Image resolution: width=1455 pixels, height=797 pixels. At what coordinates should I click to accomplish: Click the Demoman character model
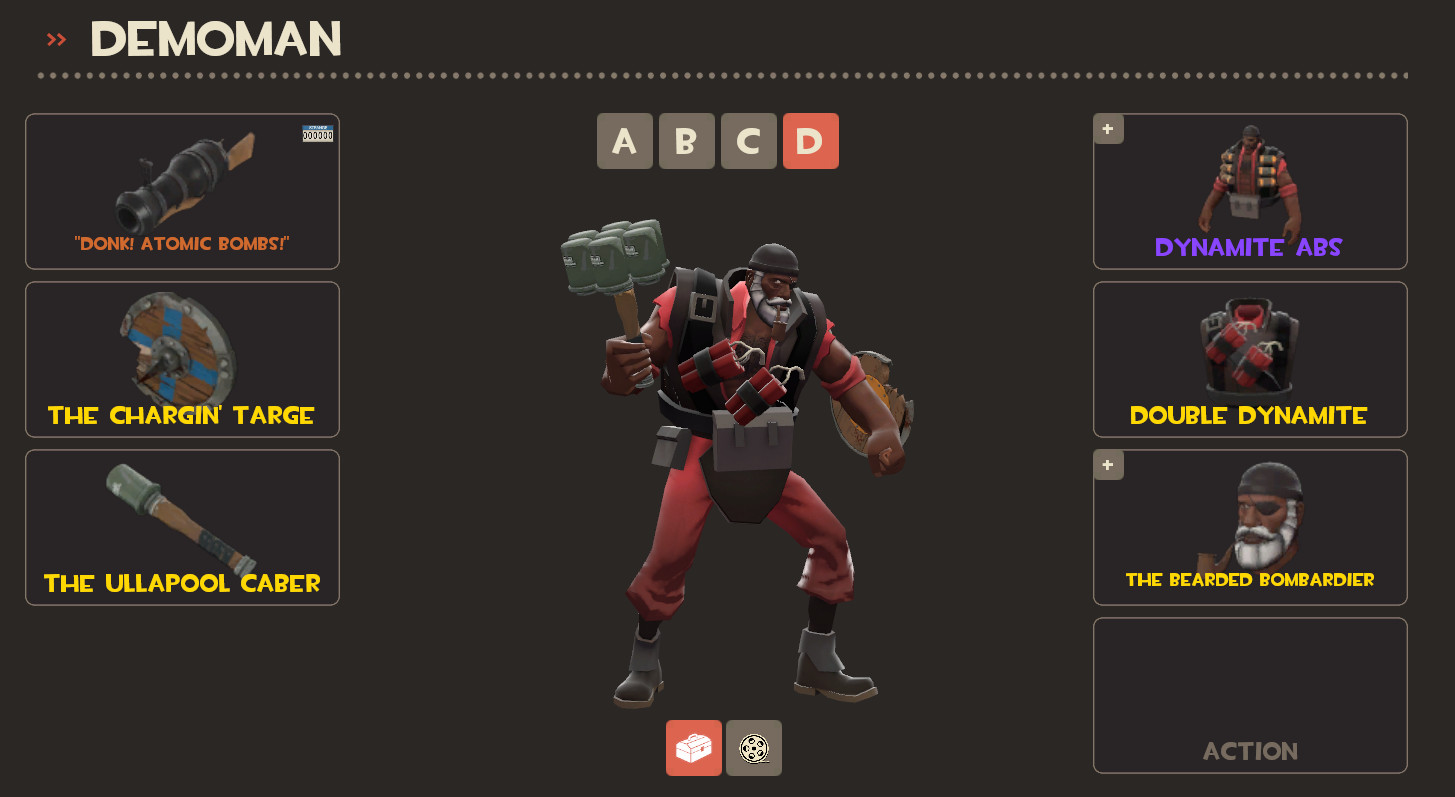[750, 450]
